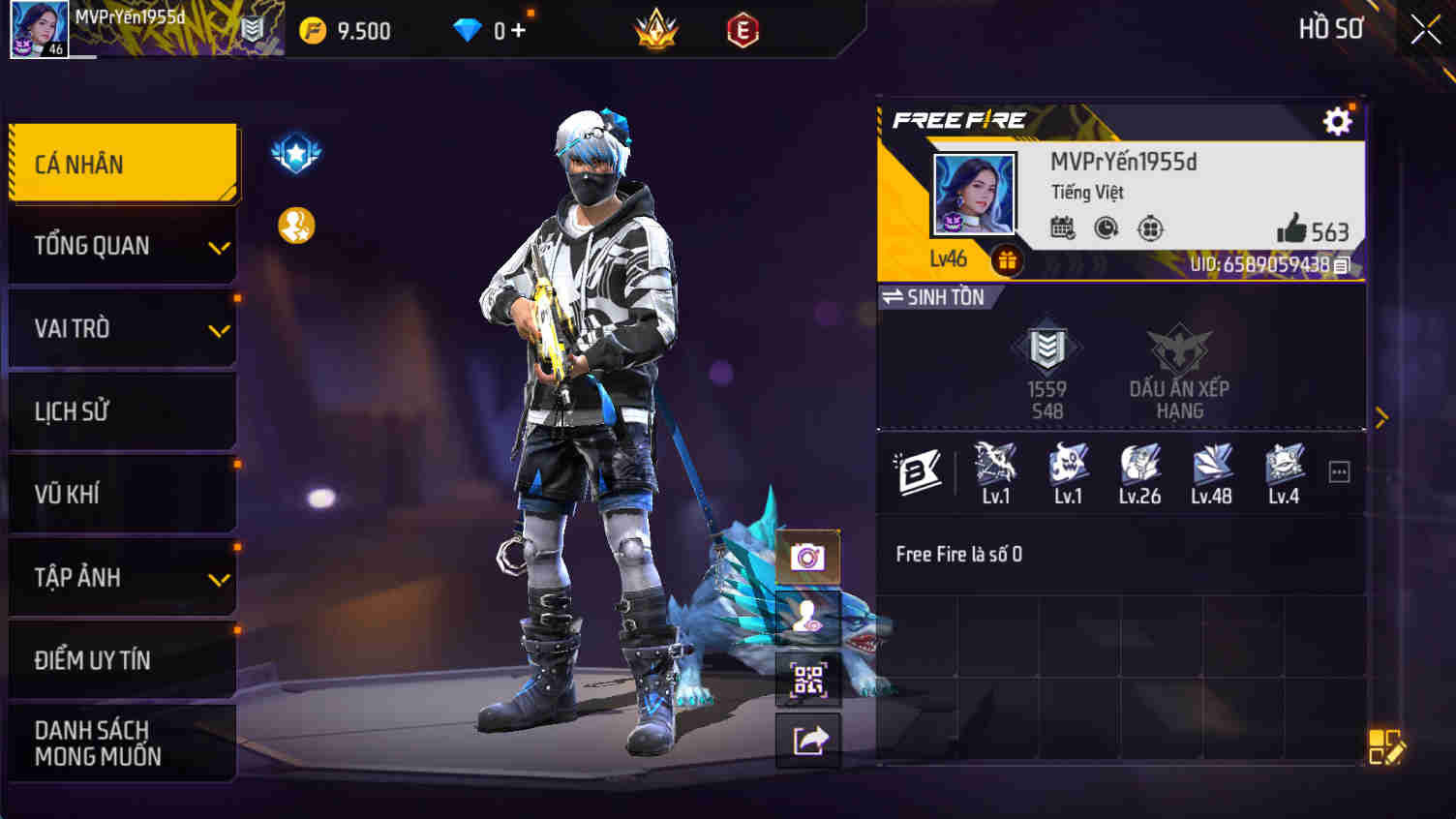Click the plus to add diamonds
The image size is (1456, 819).
[517, 29]
